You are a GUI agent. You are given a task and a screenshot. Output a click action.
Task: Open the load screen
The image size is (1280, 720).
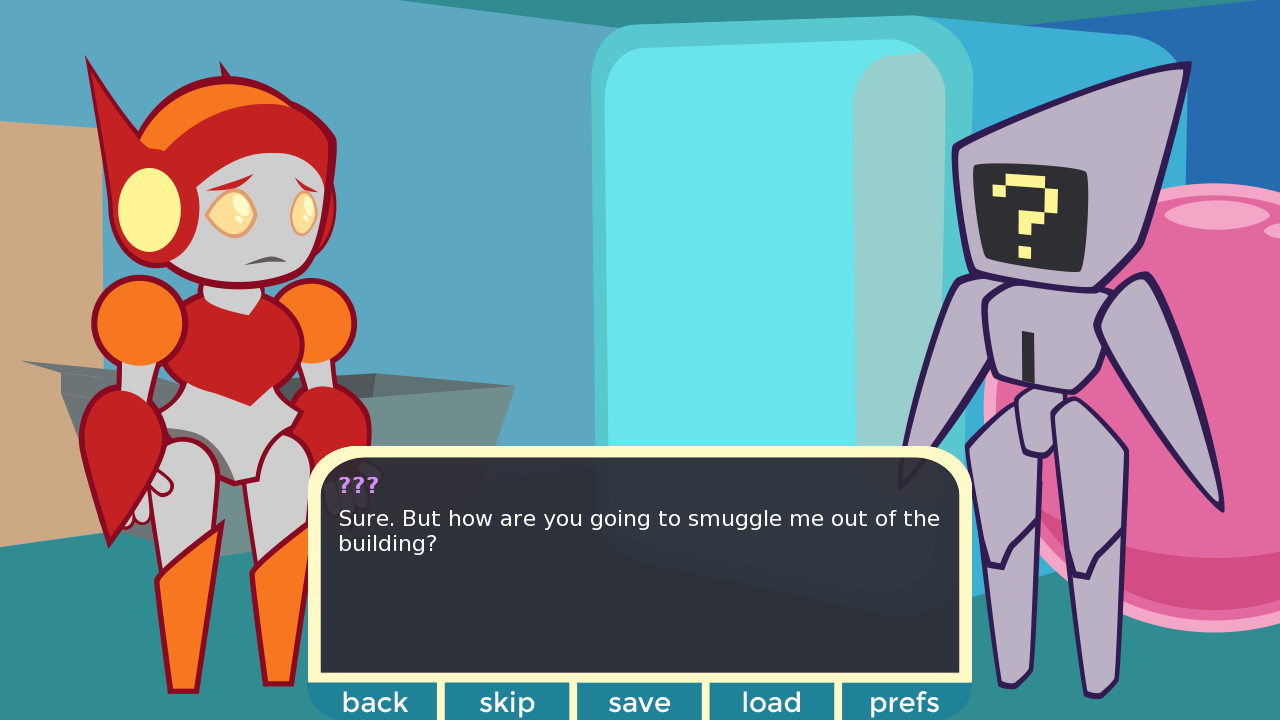pyautogui.click(x=771, y=702)
